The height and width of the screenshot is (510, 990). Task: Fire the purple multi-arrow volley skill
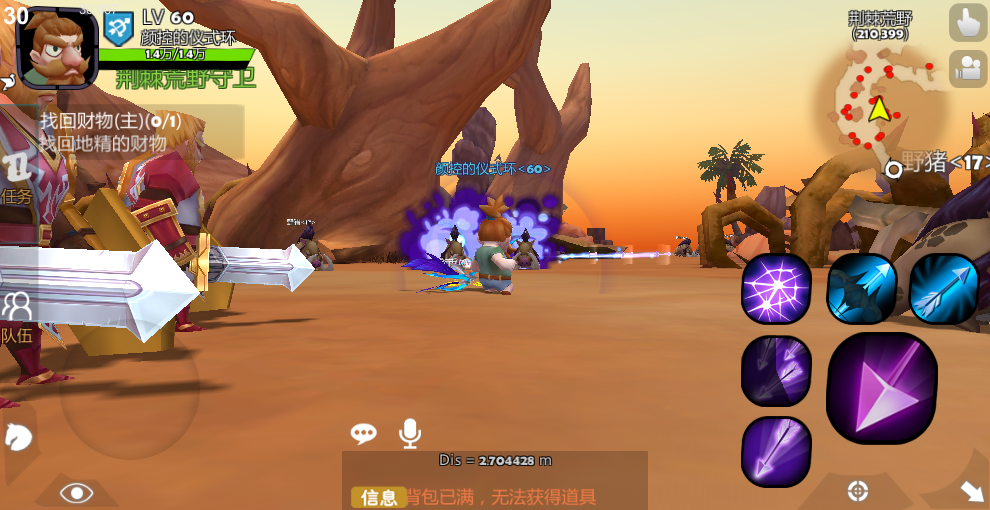(776, 370)
